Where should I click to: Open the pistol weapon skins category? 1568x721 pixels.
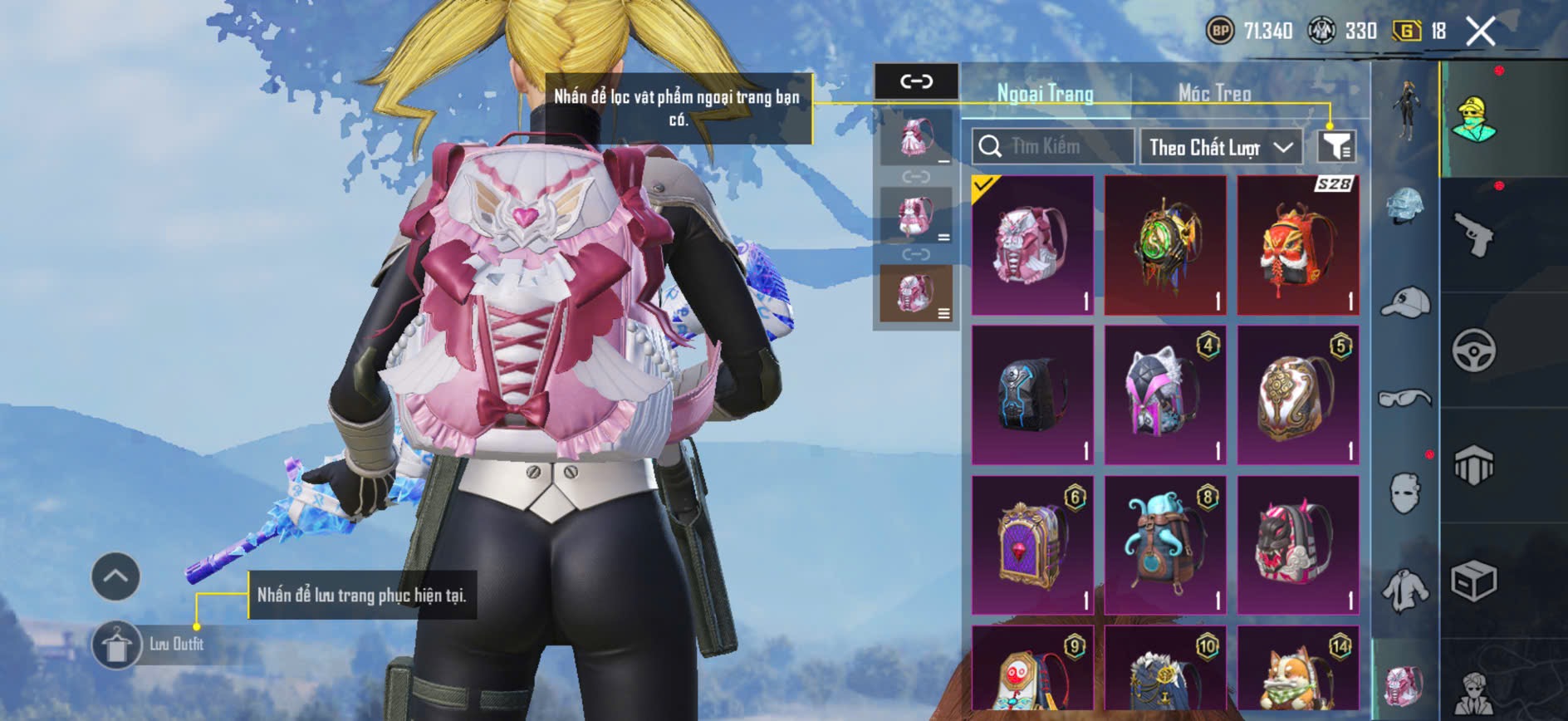coord(1474,235)
